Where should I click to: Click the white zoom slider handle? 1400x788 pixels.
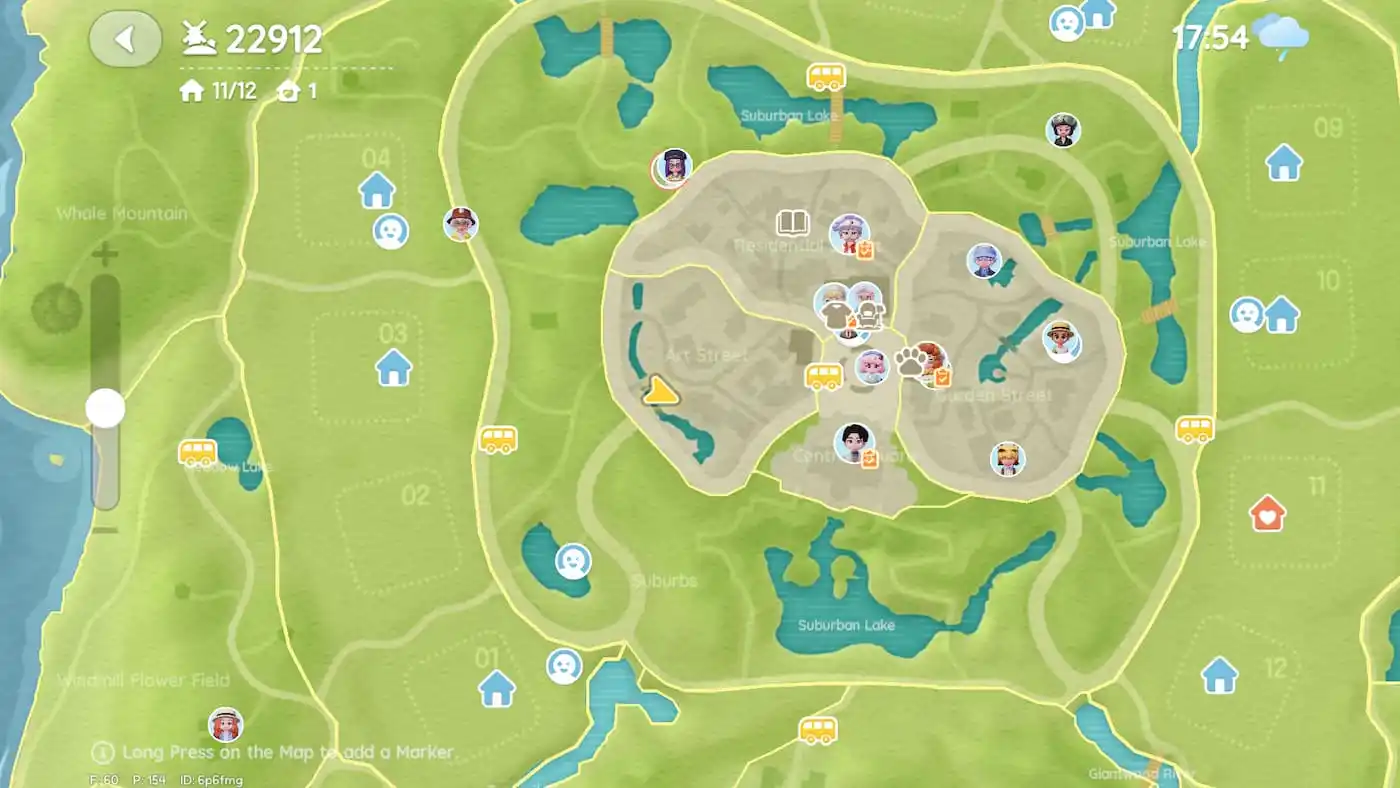(x=105, y=408)
